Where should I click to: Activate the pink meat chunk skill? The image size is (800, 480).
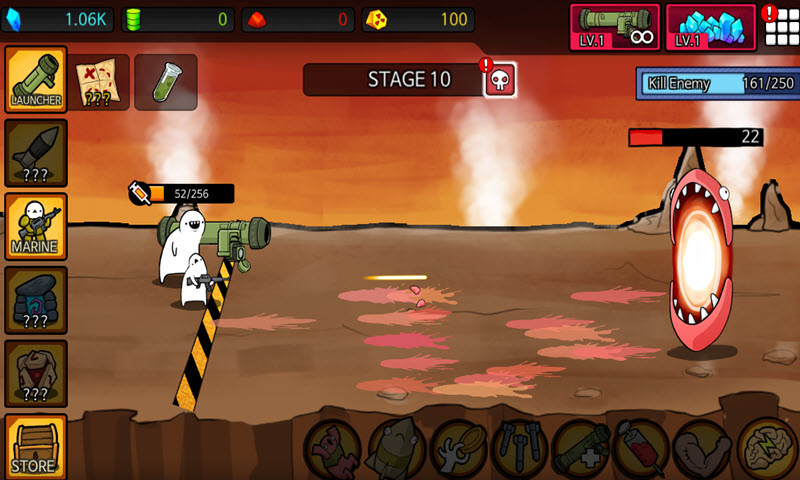tap(333, 448)
